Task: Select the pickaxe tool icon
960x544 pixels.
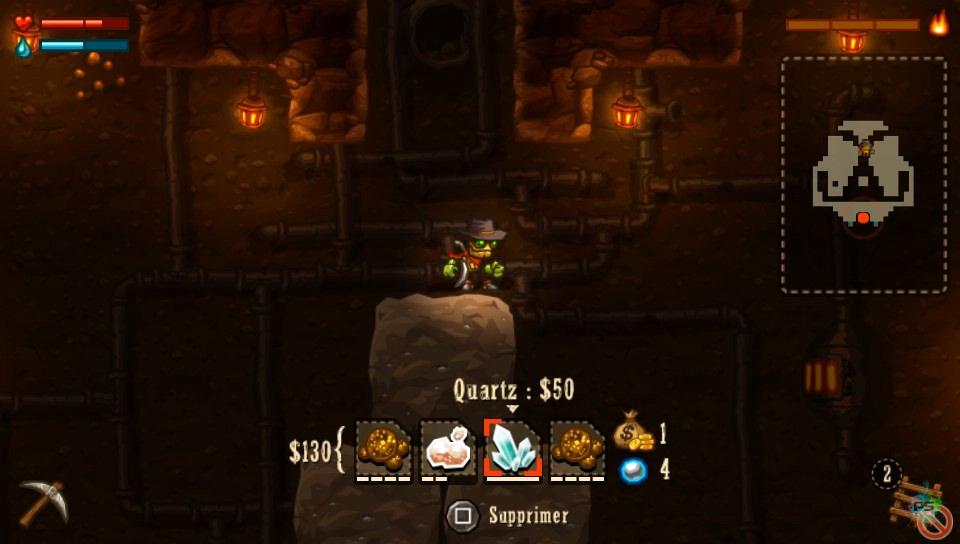Action: tap(42, 499)
